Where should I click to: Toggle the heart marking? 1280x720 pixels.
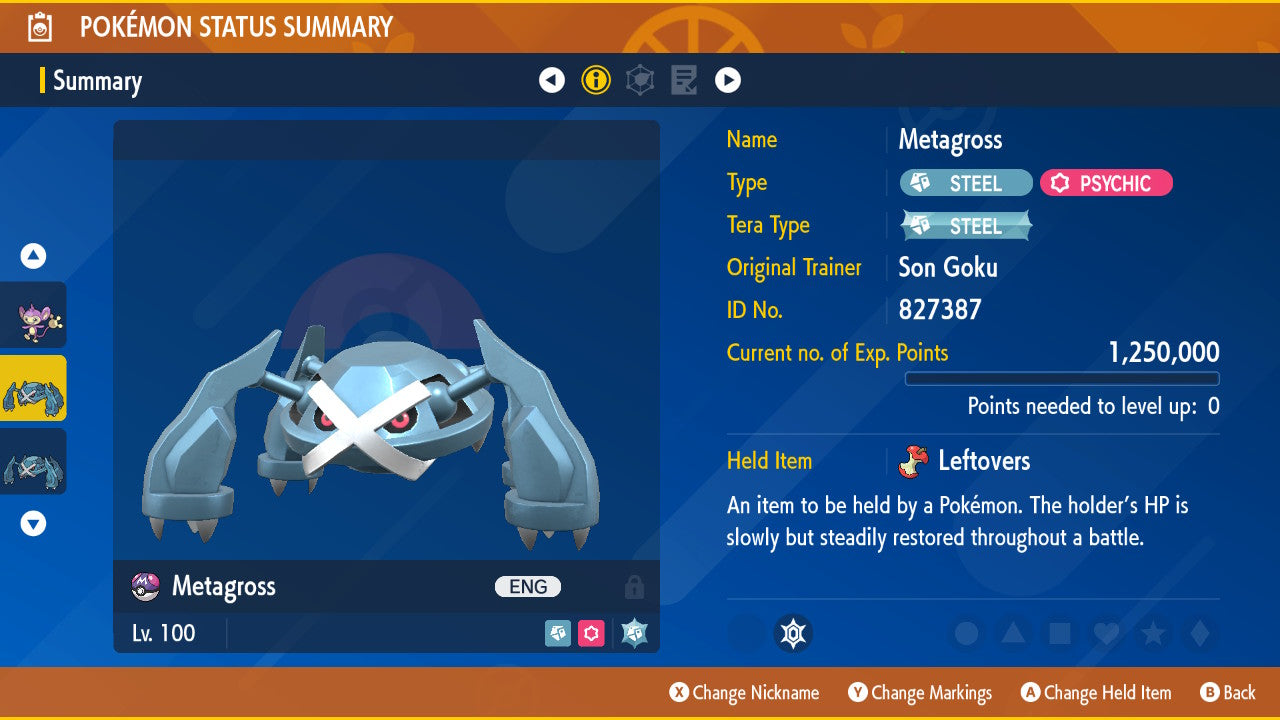pos(1105,633)
